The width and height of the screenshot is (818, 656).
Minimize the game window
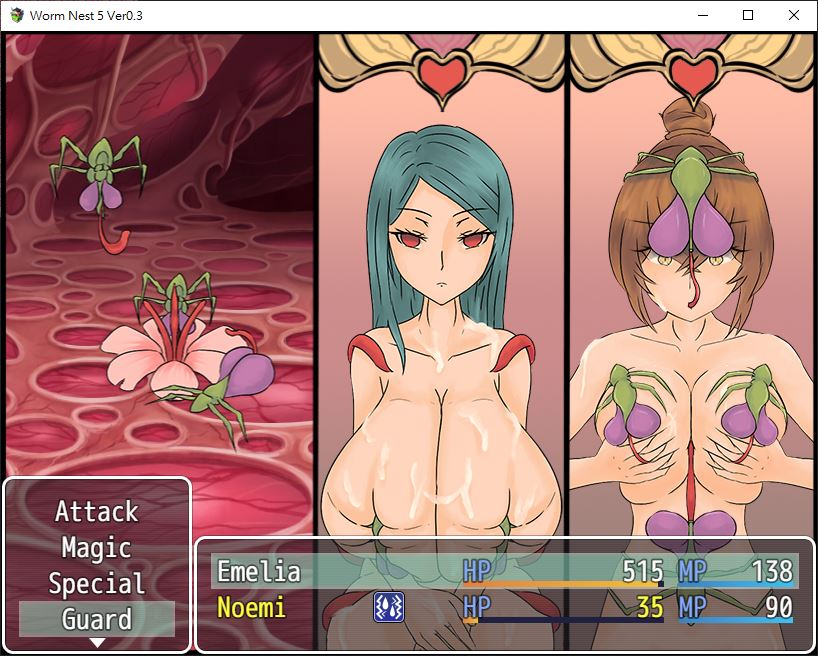[x=702, y=15]
